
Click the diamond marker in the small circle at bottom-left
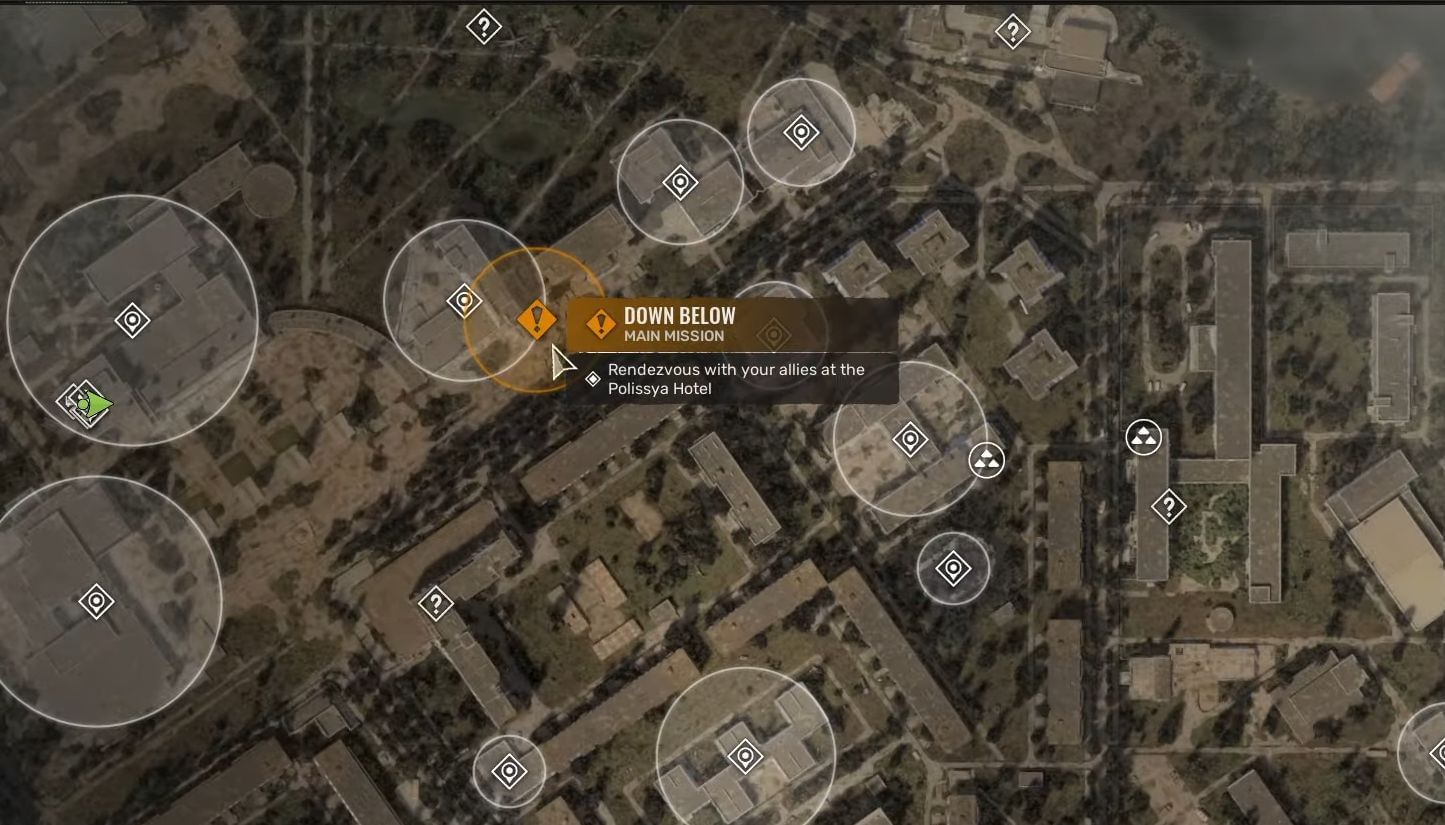(508, 769)
